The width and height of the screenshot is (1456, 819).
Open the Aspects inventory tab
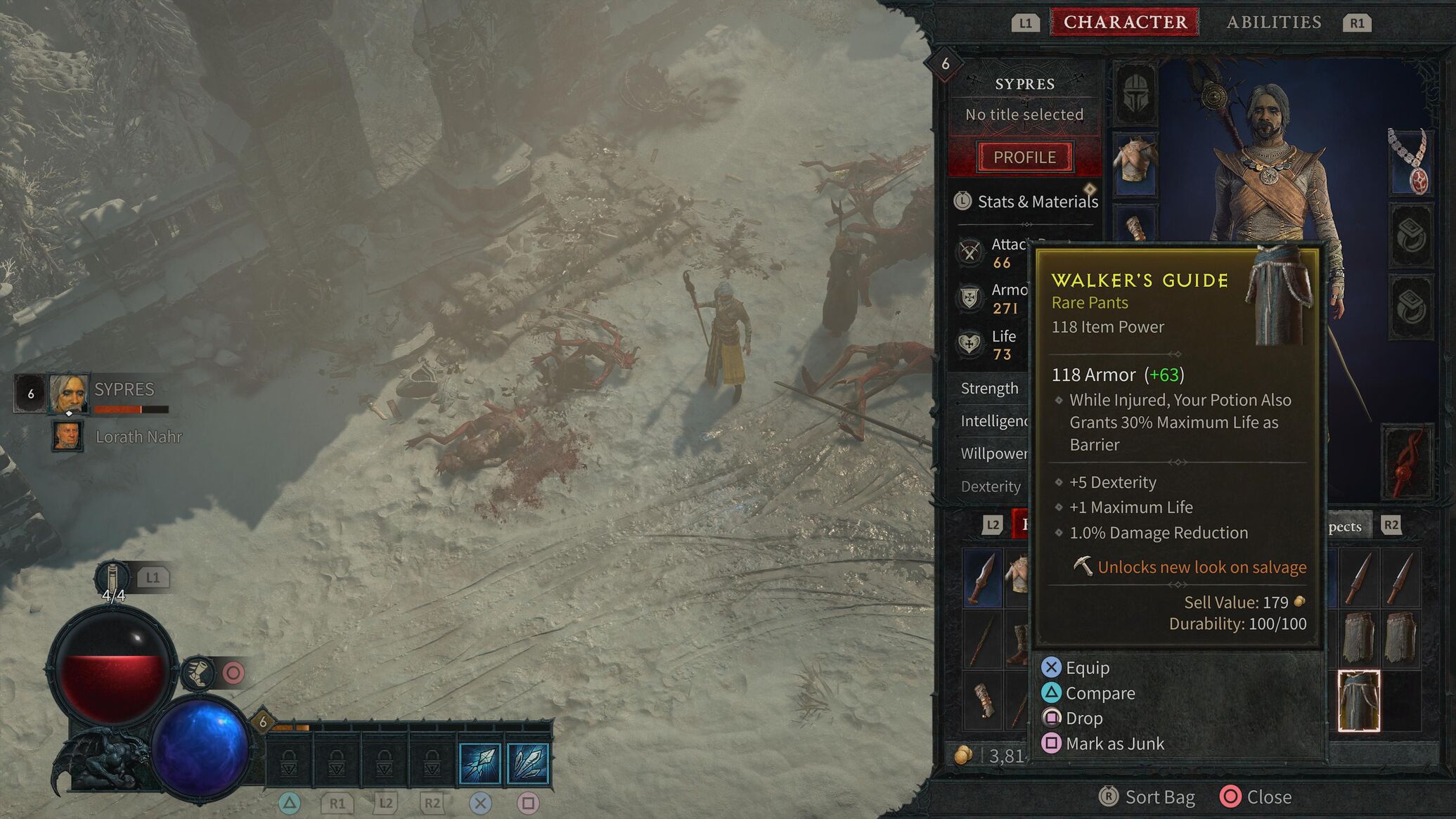pos(1345,527)
